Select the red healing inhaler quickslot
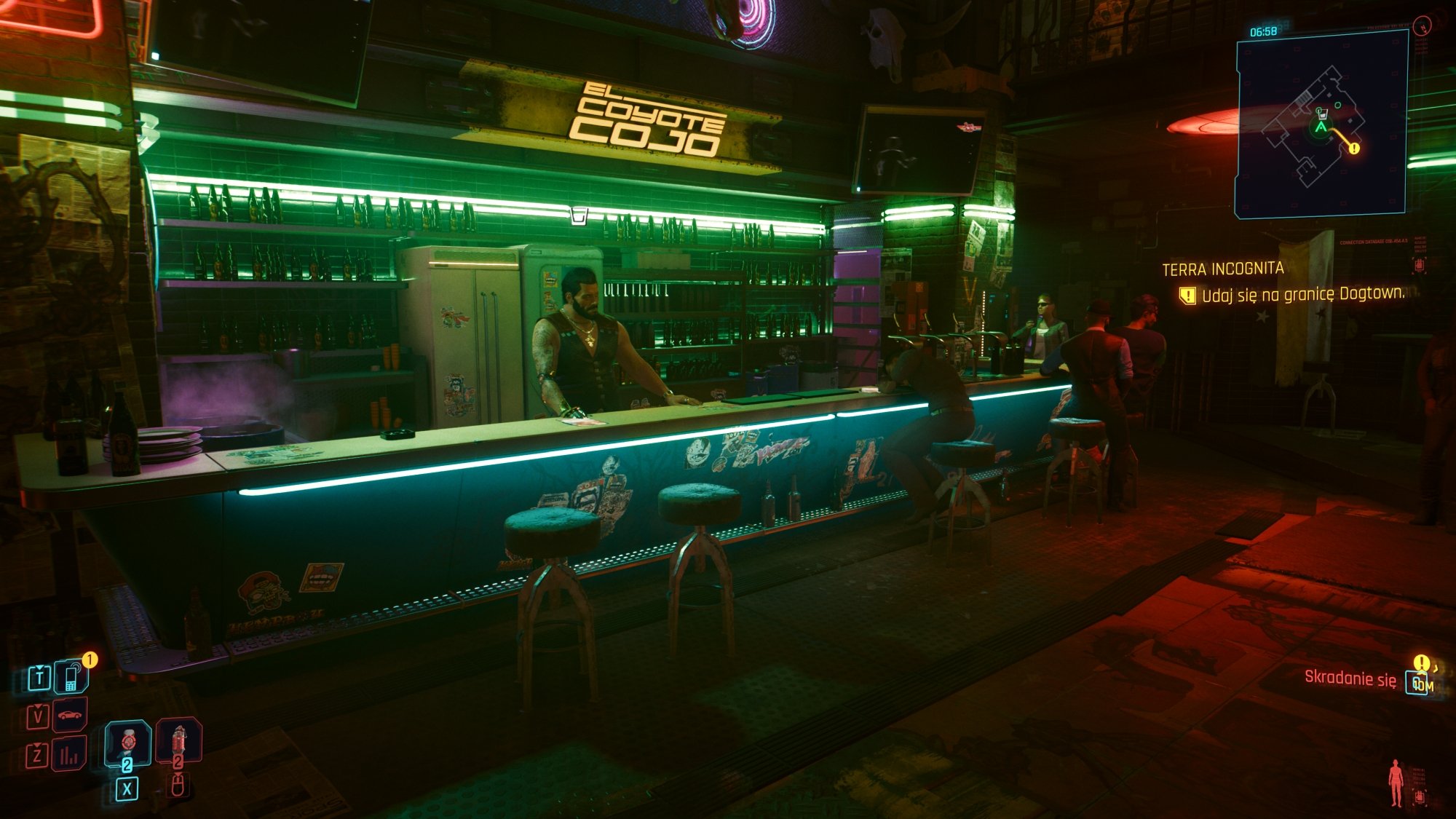The height and width of the screenshot is (819, 1456). (178, 741)
